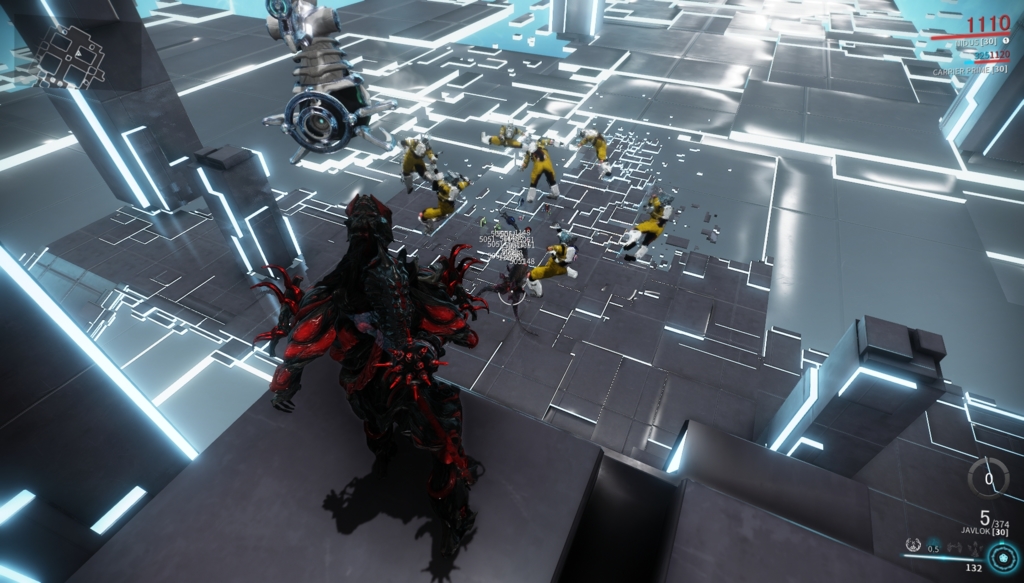Activate the Parasitic Link ability icon
This screenshot has height=583, width=1024.
(953, 547)
